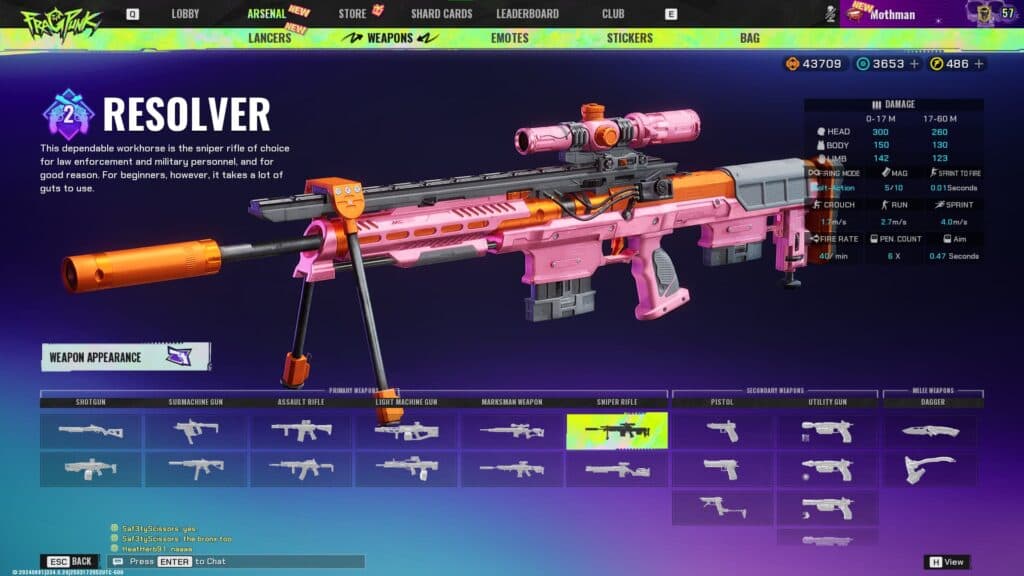Image resolution: width=1024 pixels, height=576 pixels.
Task: Click the Mothman player profile
Action: 892,15
